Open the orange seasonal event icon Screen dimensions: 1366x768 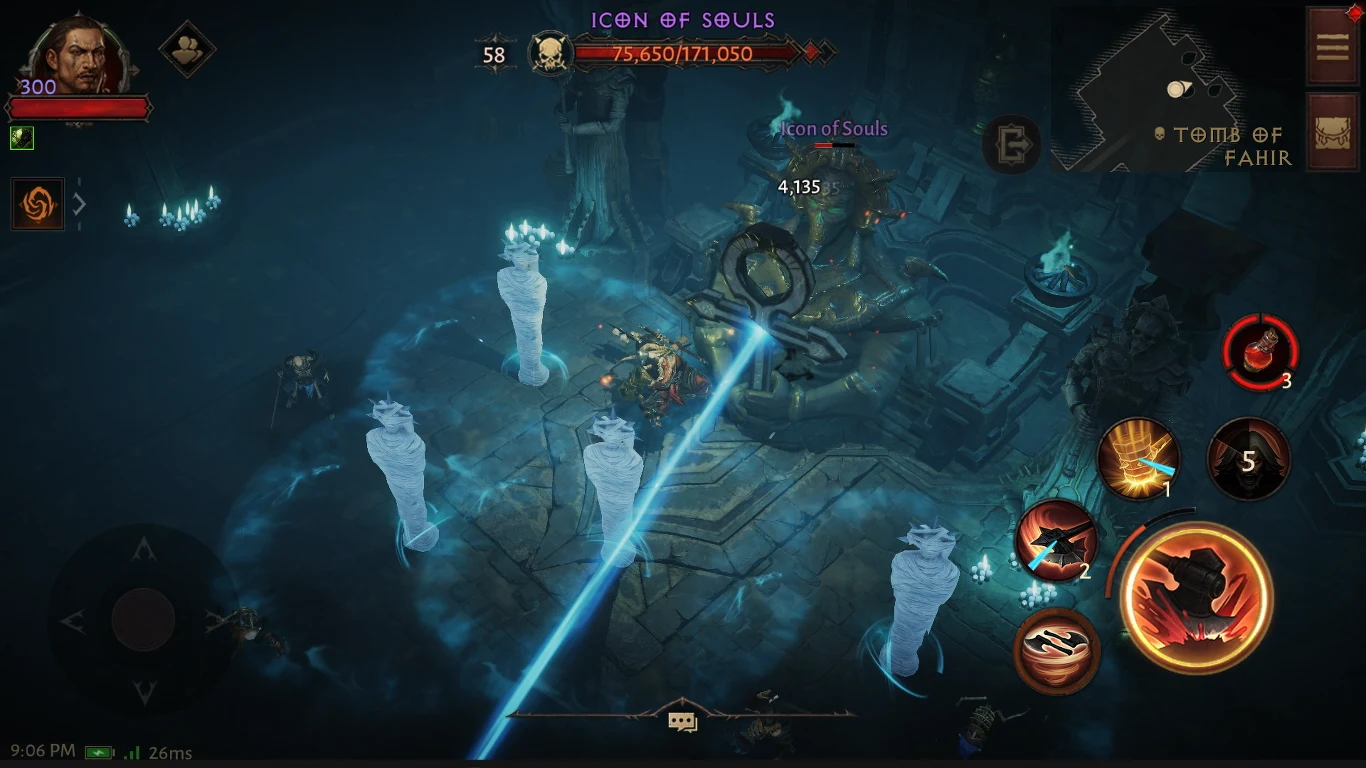coord(37,203)
